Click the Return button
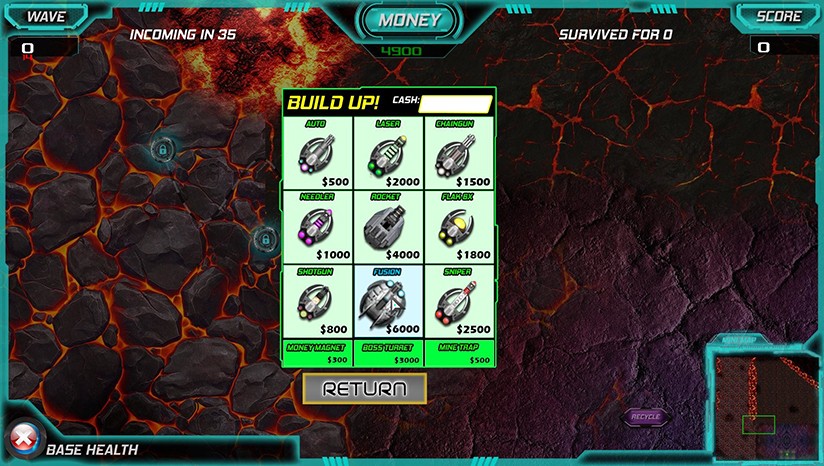 tap(365, 389)
